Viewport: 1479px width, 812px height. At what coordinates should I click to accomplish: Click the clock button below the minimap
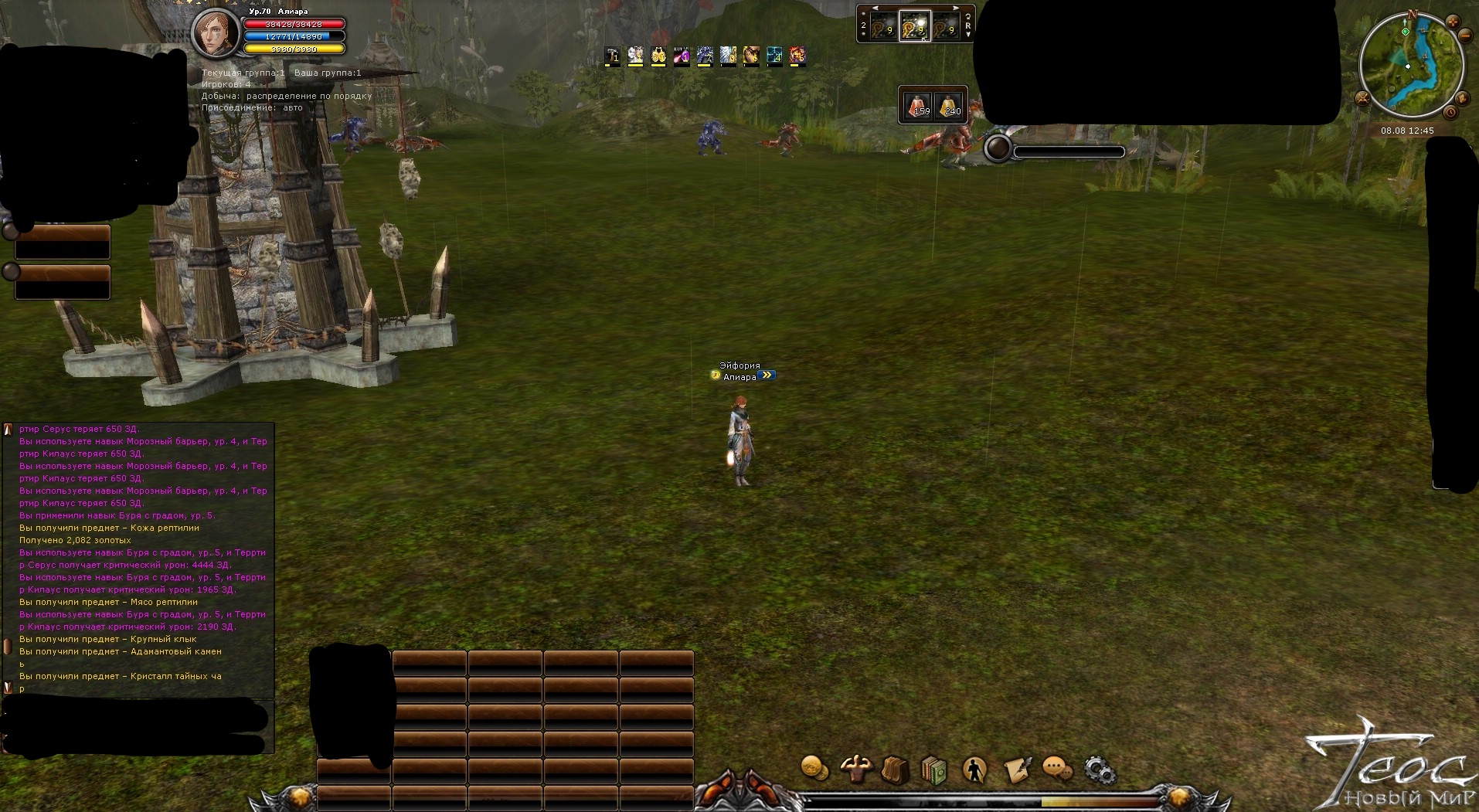coord(1450,113)
